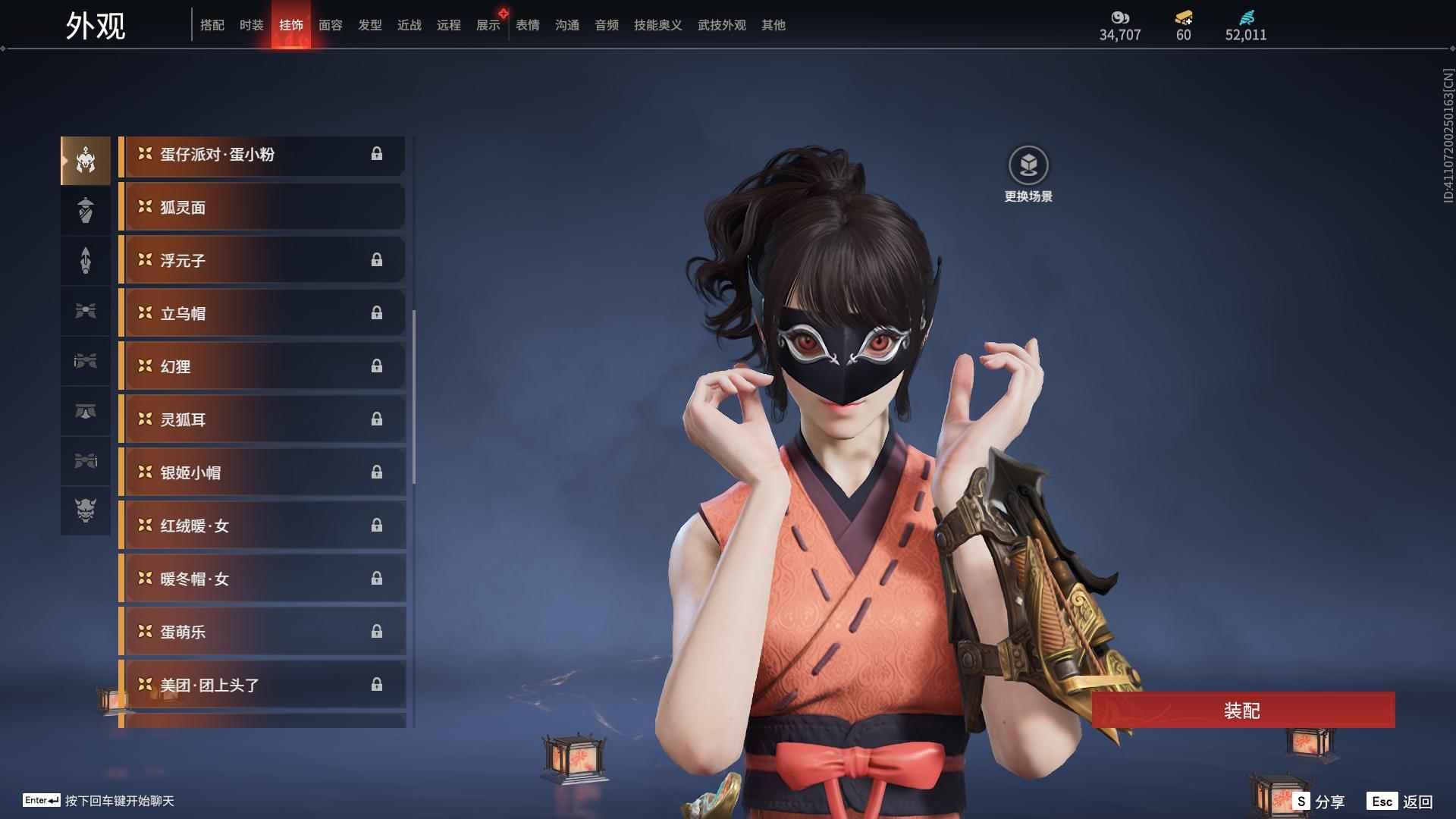
Task: Select the head ornament category icon in sidebar
Action: point(86,159)
